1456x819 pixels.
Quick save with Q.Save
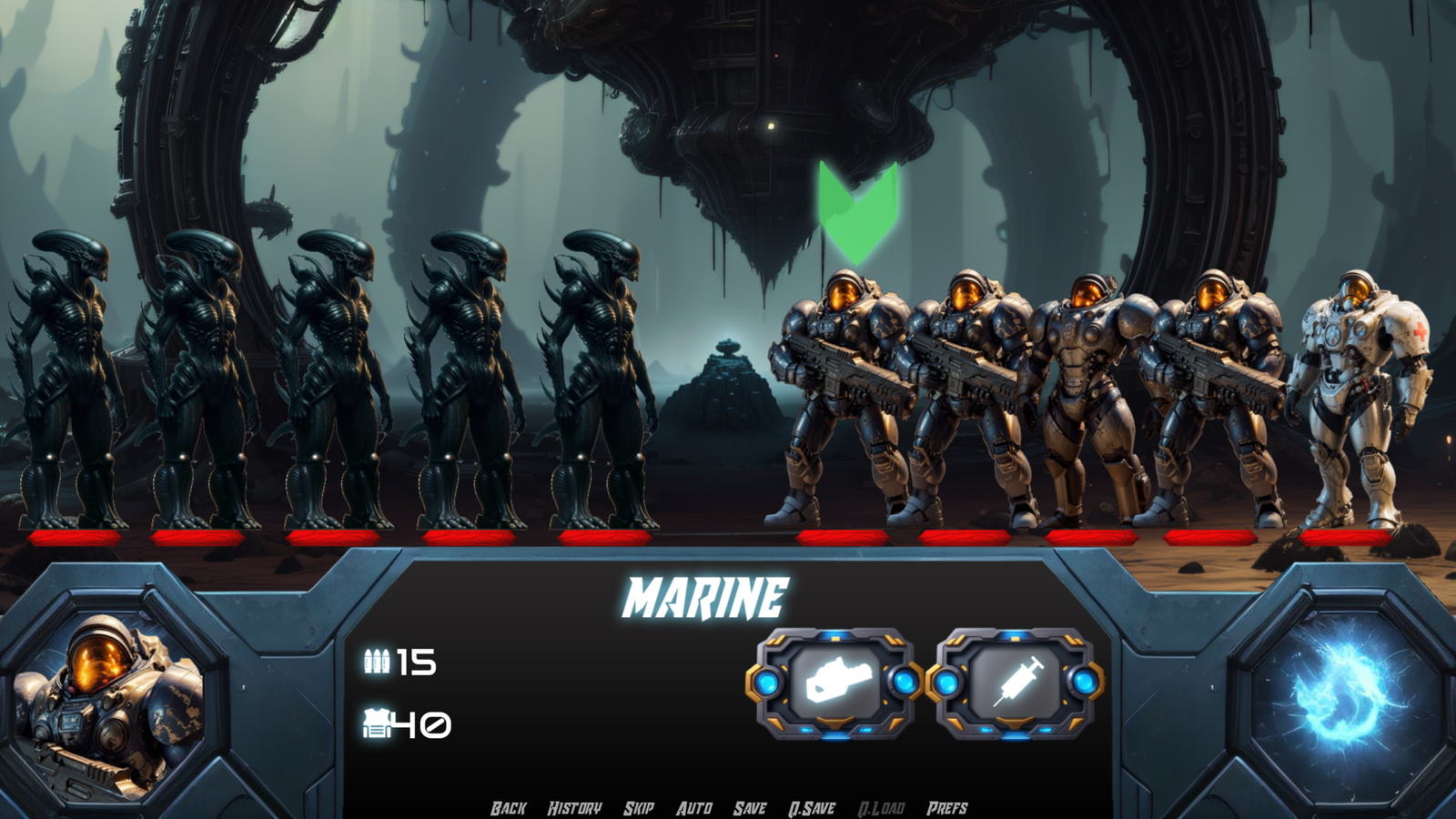tap(812, 808)
